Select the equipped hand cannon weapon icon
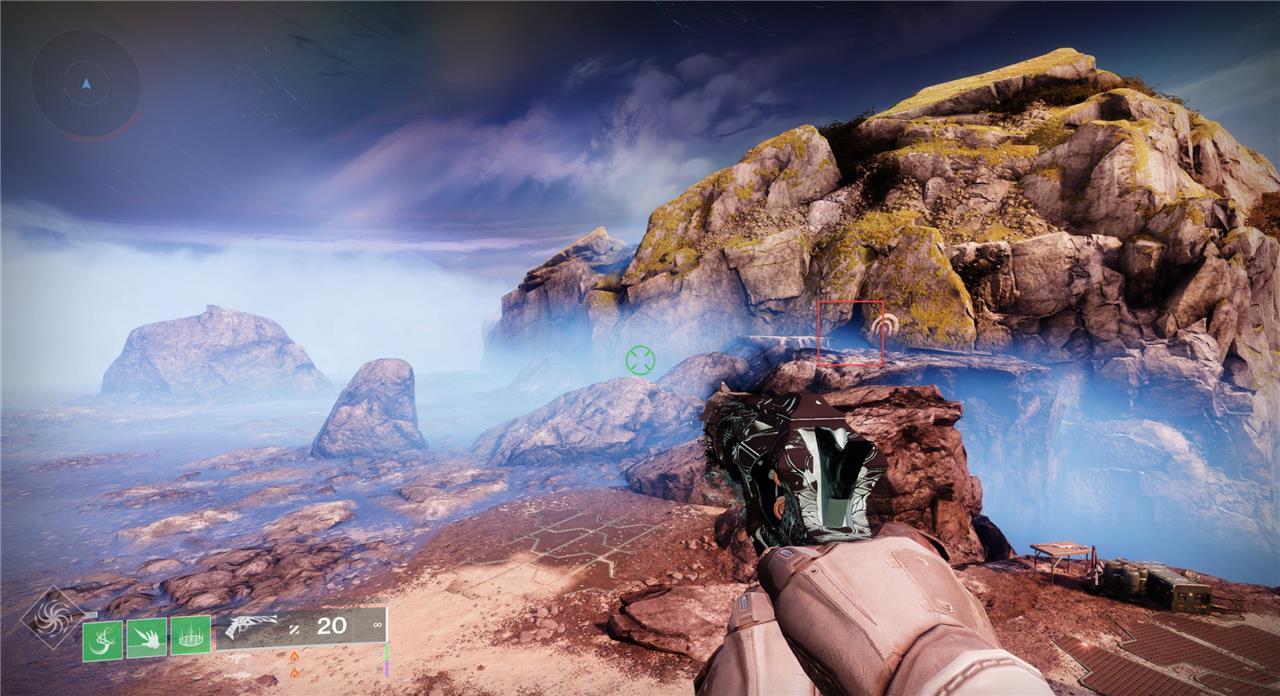 tap(250, 627)
